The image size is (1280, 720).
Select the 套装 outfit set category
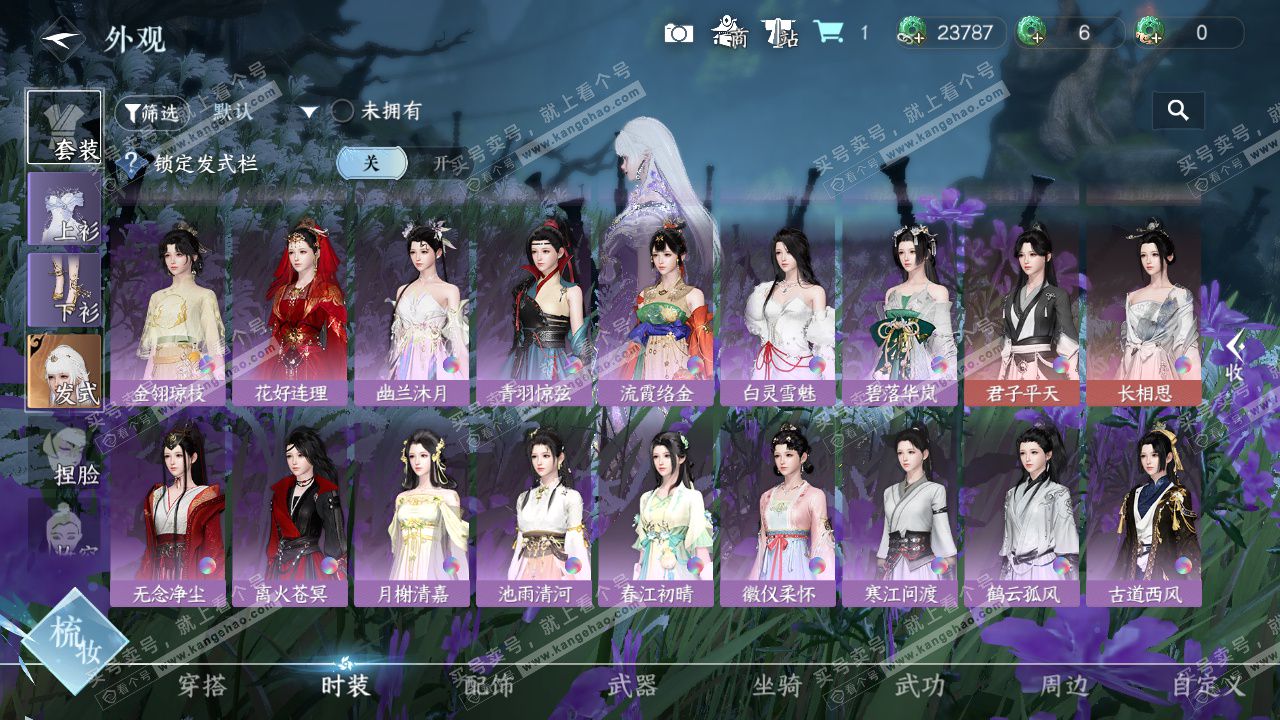[x=64, y=128]
